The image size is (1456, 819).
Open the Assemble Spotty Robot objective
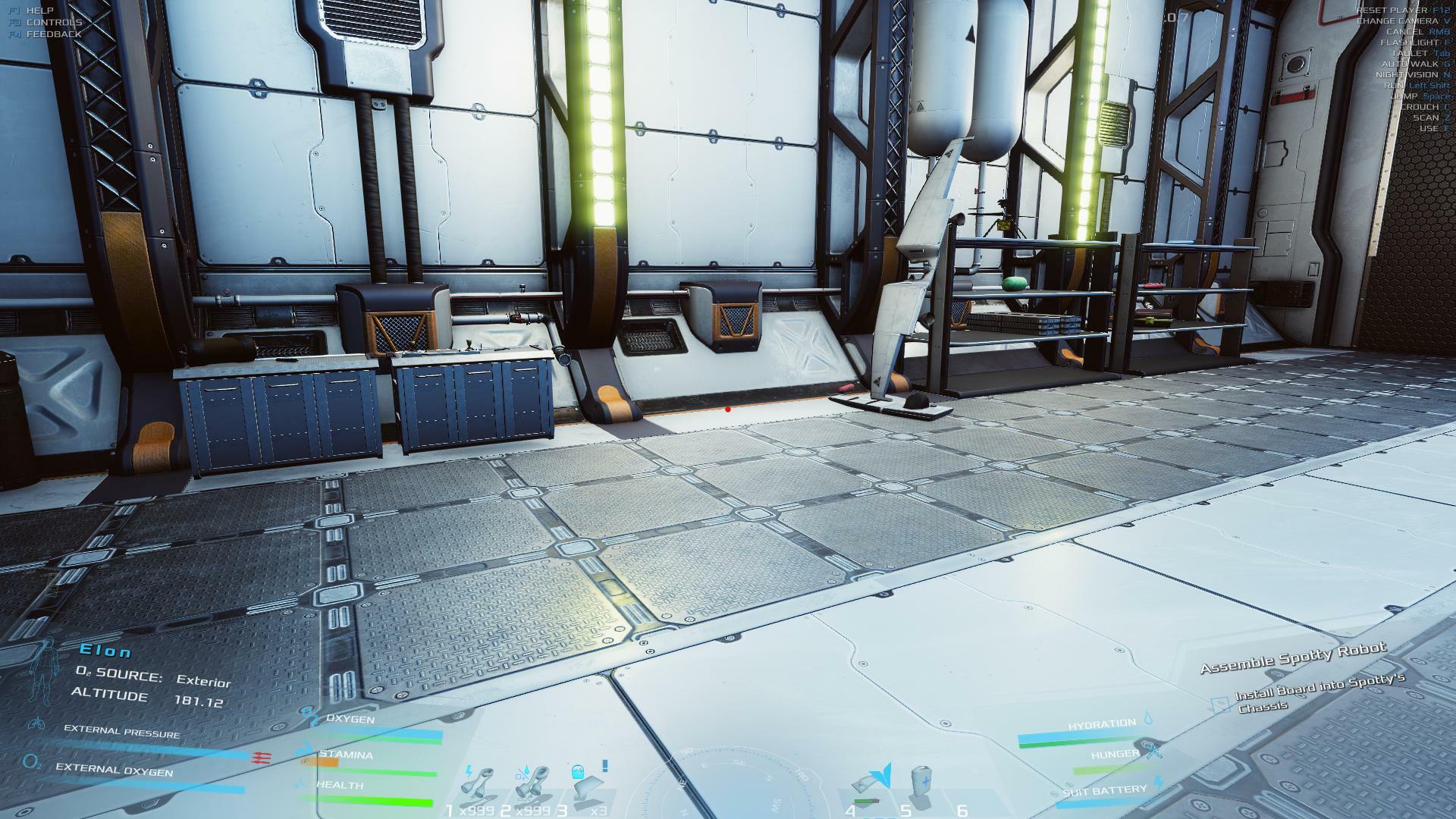click(1293, 658)
